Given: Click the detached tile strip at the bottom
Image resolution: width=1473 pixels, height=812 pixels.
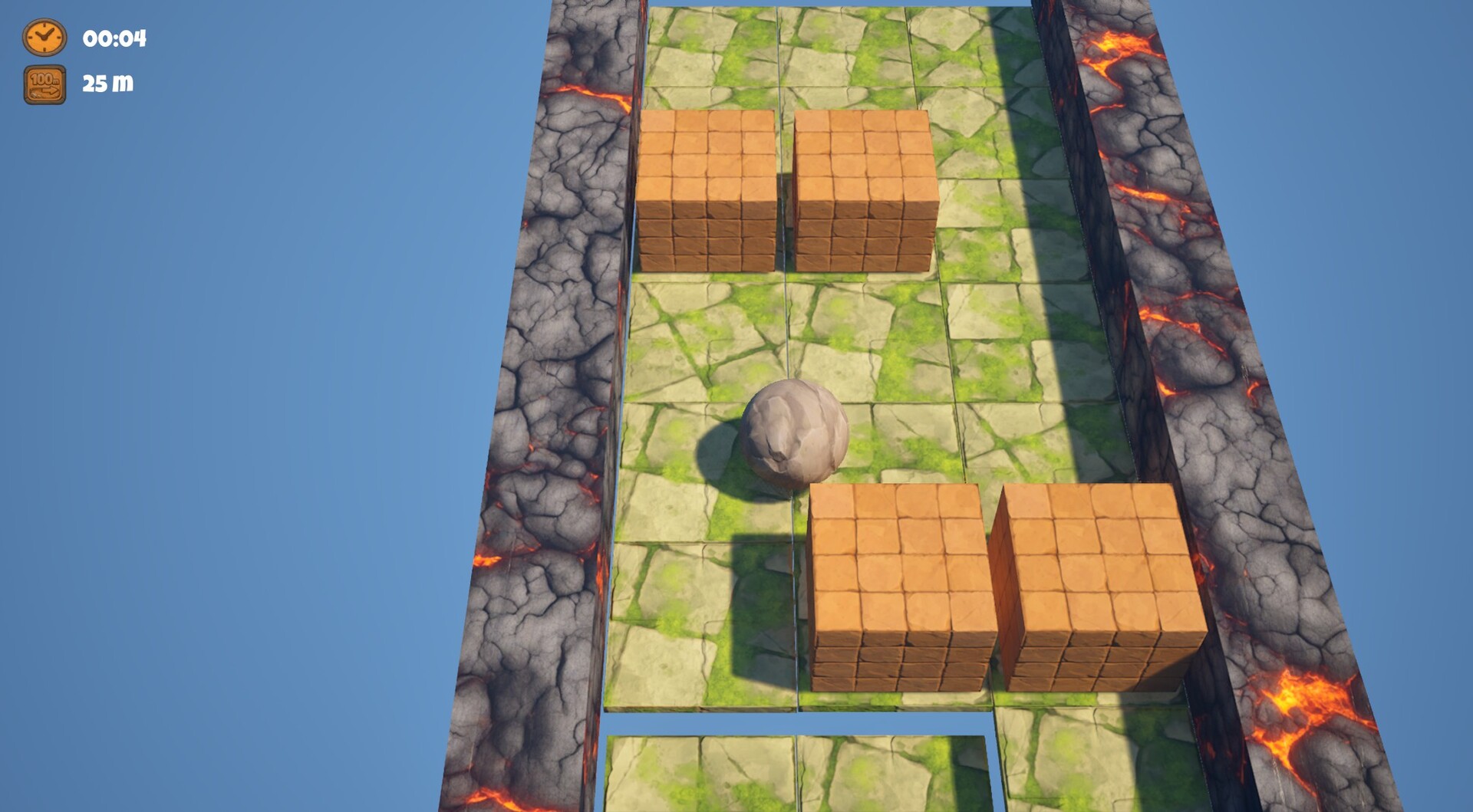Looking at the screenshot, I should (x=798, y=774).
